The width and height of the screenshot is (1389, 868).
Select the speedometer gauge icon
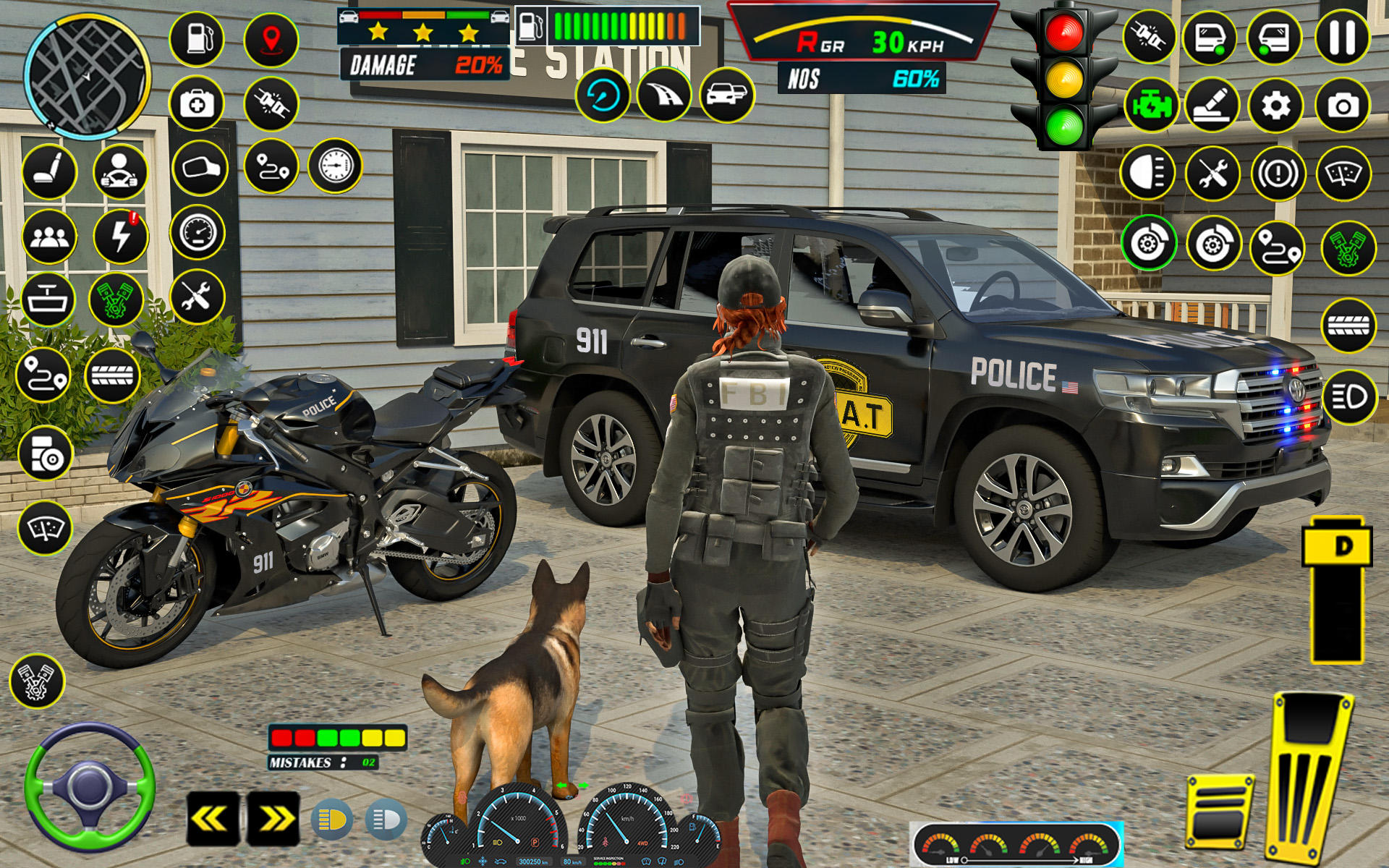[x=197, y=231]
